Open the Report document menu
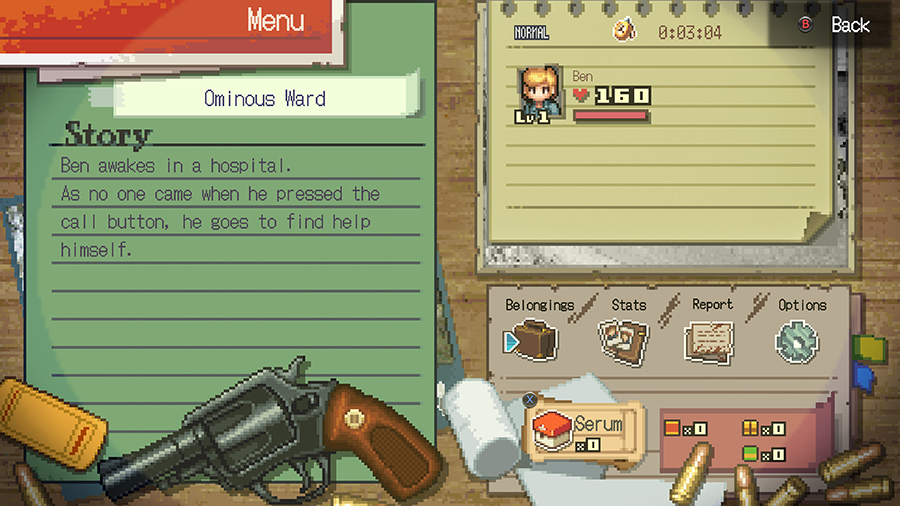Screen dimensions: 900x506 (709, 341)
